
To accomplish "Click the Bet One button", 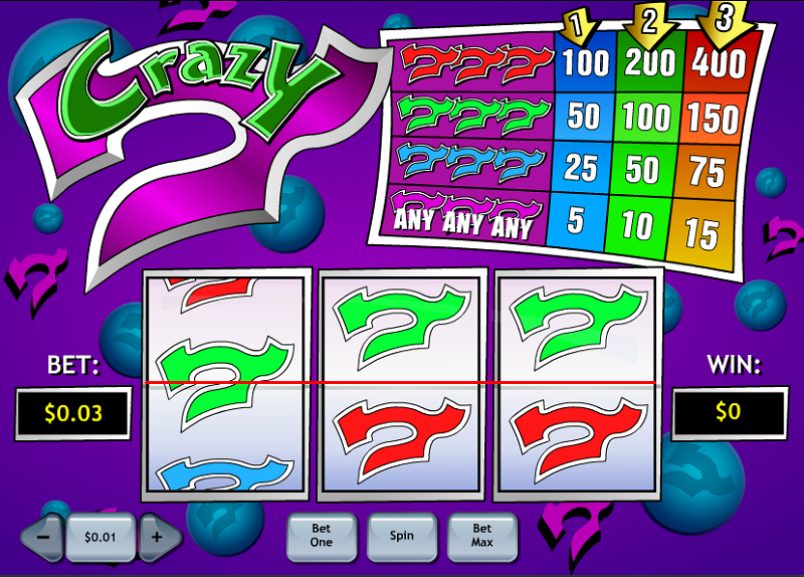I will click(321, 536).
